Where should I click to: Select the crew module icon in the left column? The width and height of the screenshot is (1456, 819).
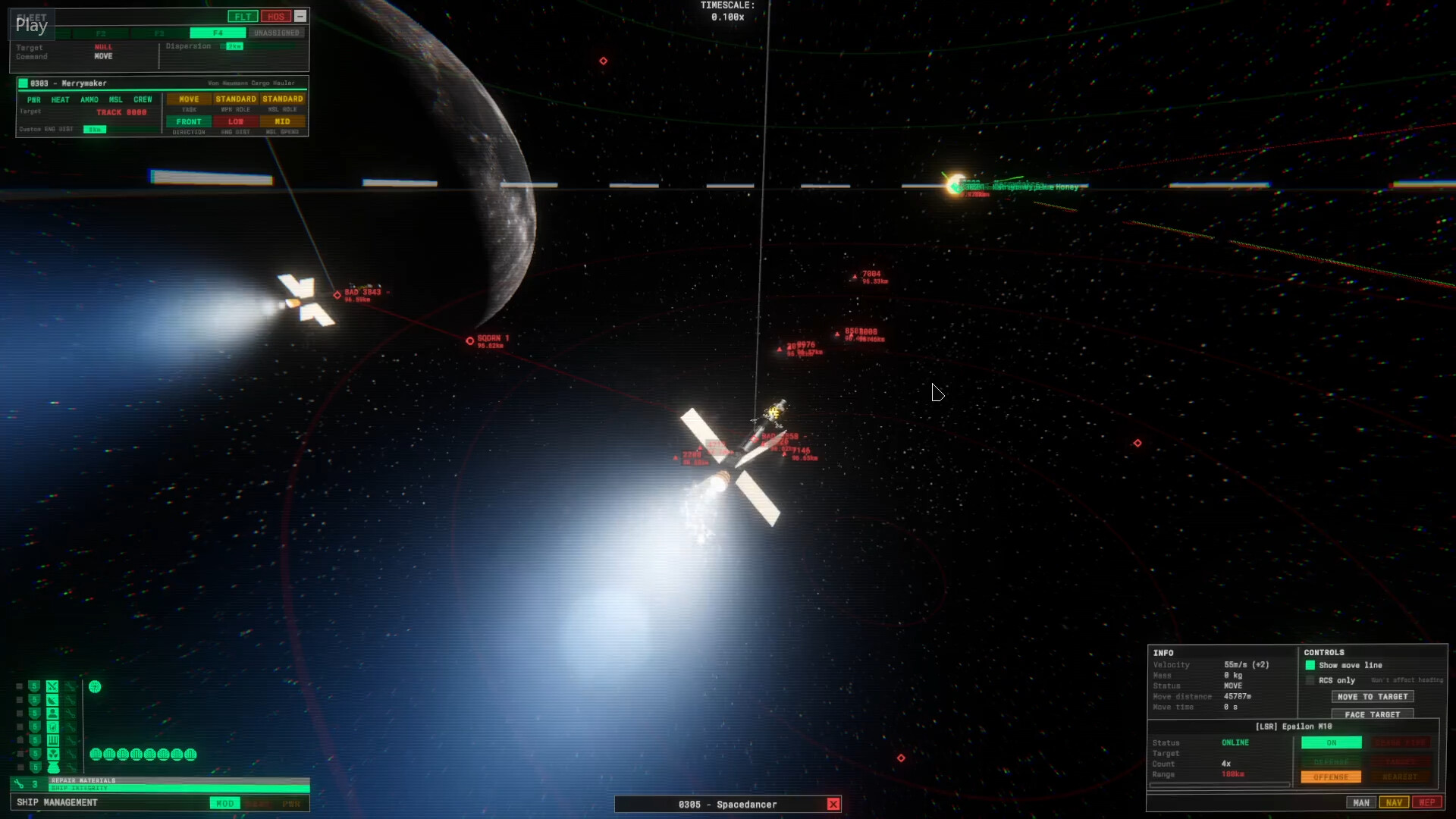tap(52, 713)
